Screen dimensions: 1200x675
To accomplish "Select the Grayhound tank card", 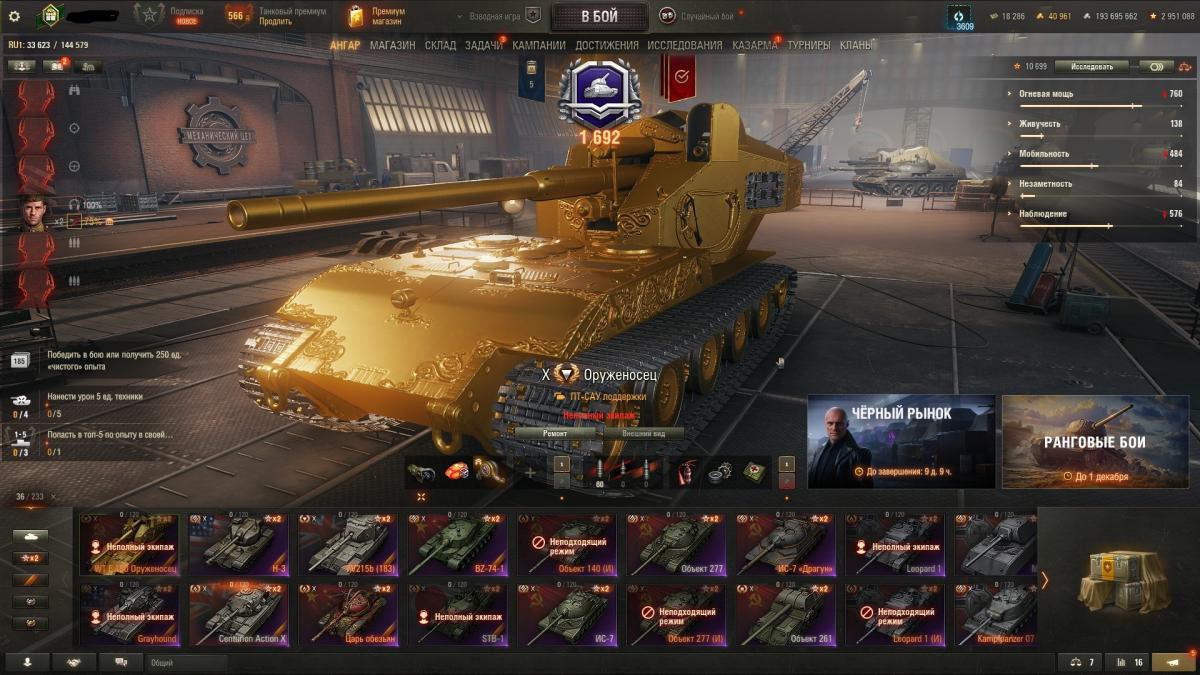I will pos(130,613).
